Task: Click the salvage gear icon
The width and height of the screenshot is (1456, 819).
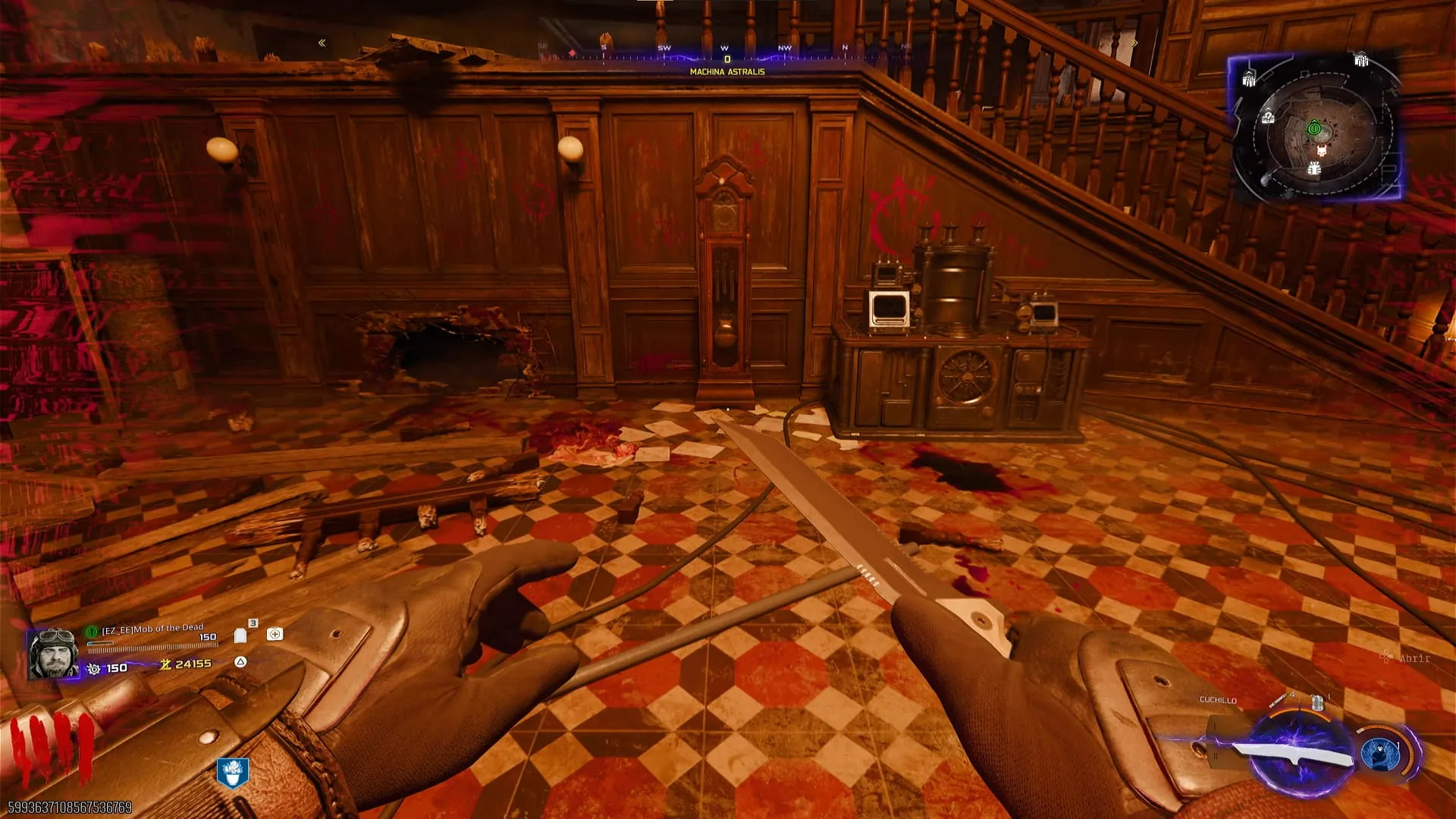Action: point(93,668)
